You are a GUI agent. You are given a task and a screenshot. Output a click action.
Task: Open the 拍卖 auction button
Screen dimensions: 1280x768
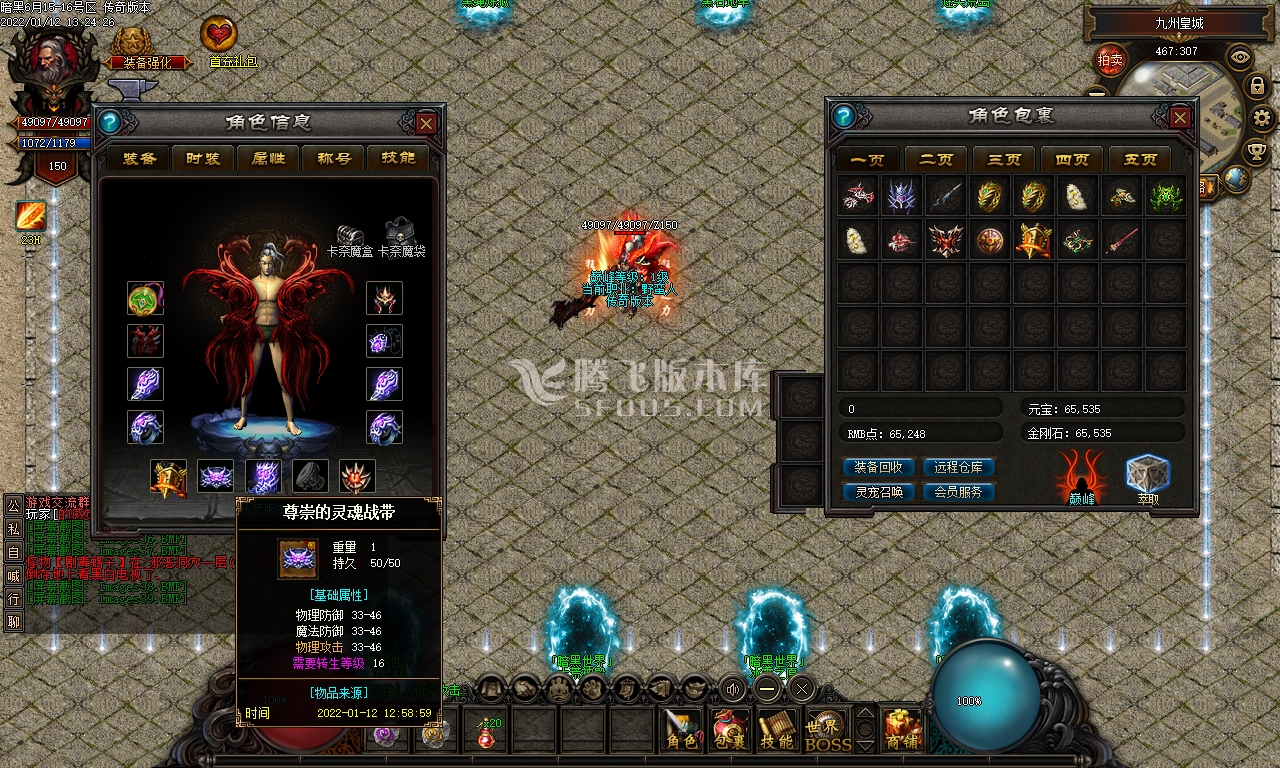tap(1110, 60)
